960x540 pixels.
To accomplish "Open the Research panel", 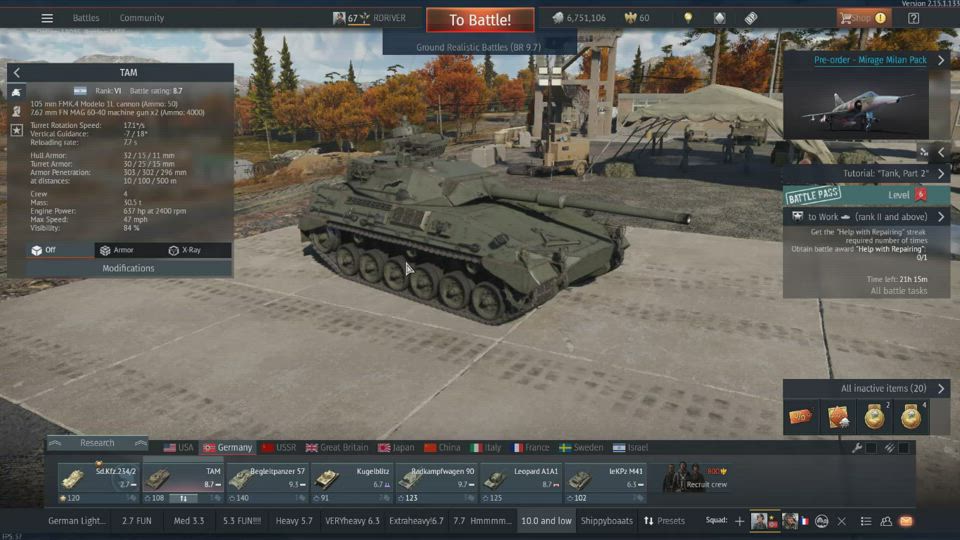I will coord(98,443).
